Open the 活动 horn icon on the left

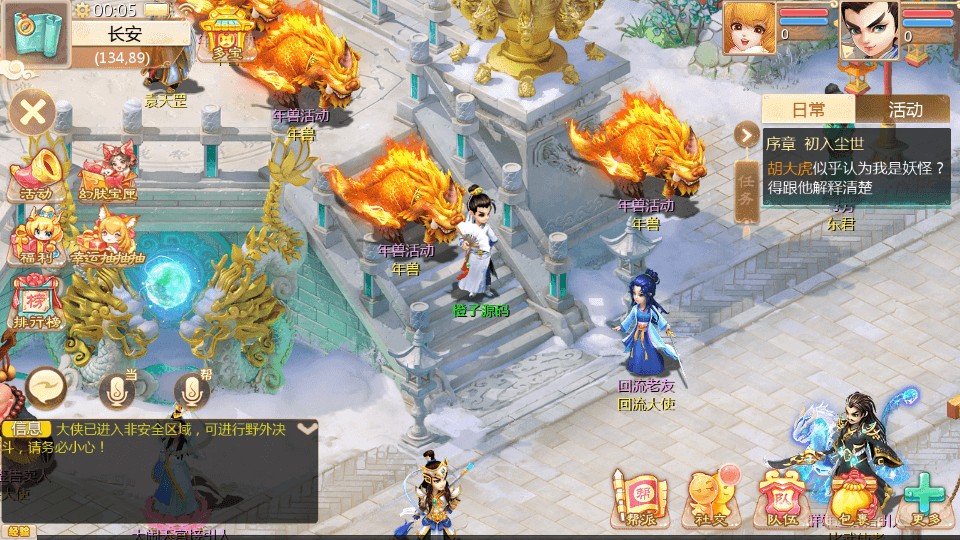coord(33,177)
